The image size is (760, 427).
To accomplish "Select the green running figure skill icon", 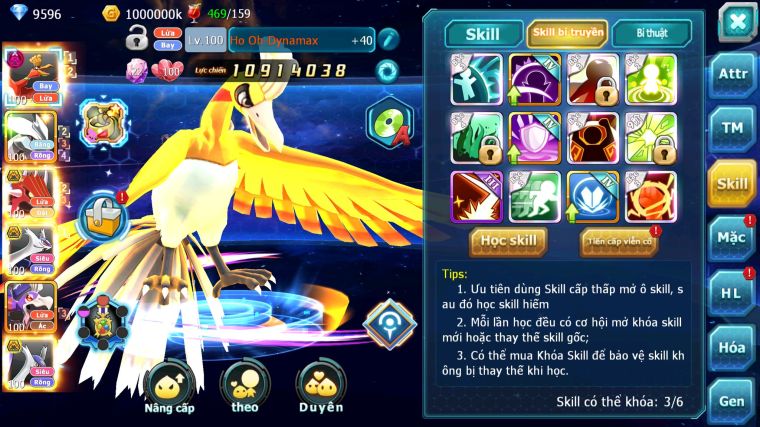I will click(x=535, y=195).
